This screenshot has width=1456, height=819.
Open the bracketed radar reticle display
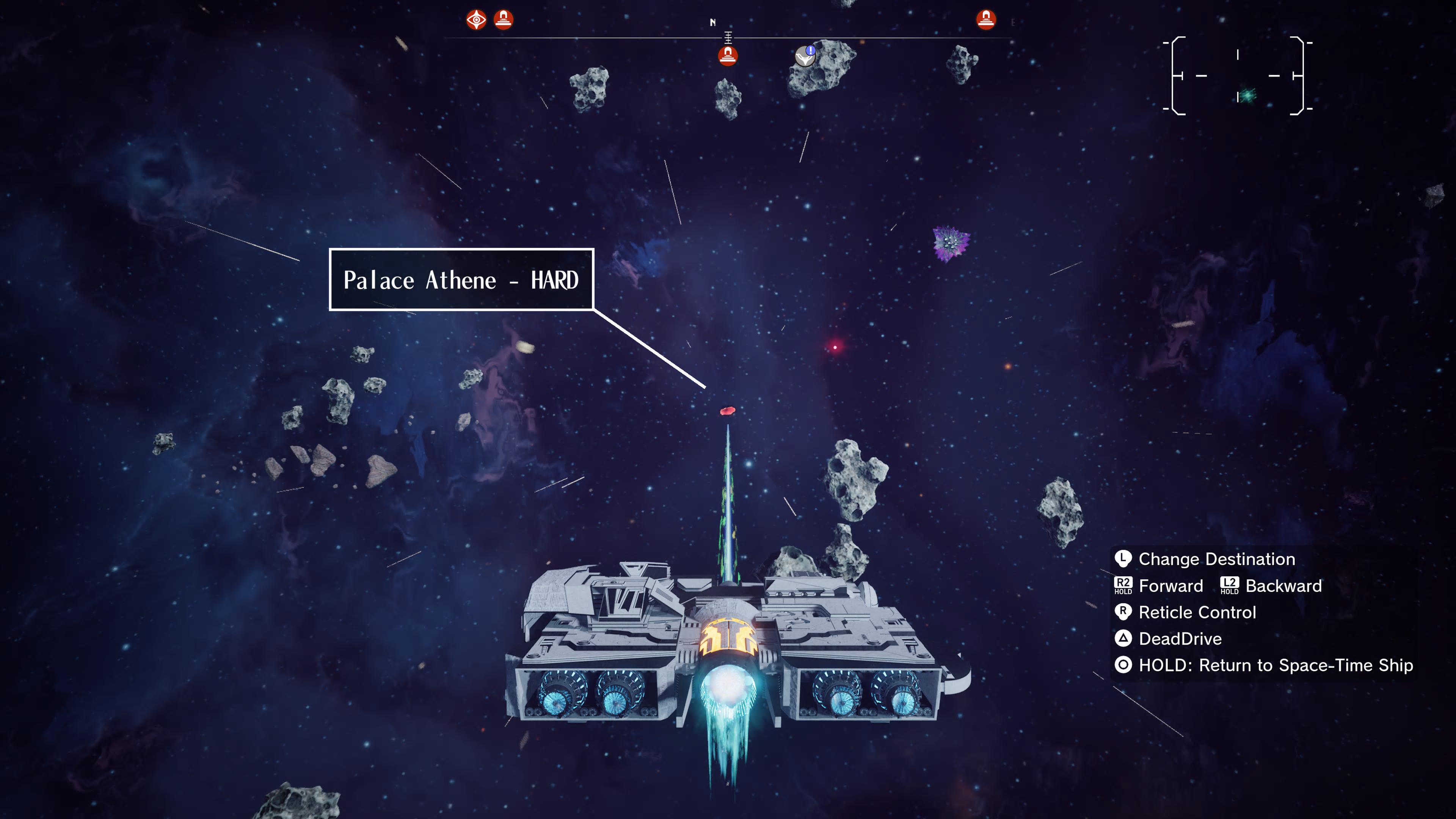pos(1238,76)
